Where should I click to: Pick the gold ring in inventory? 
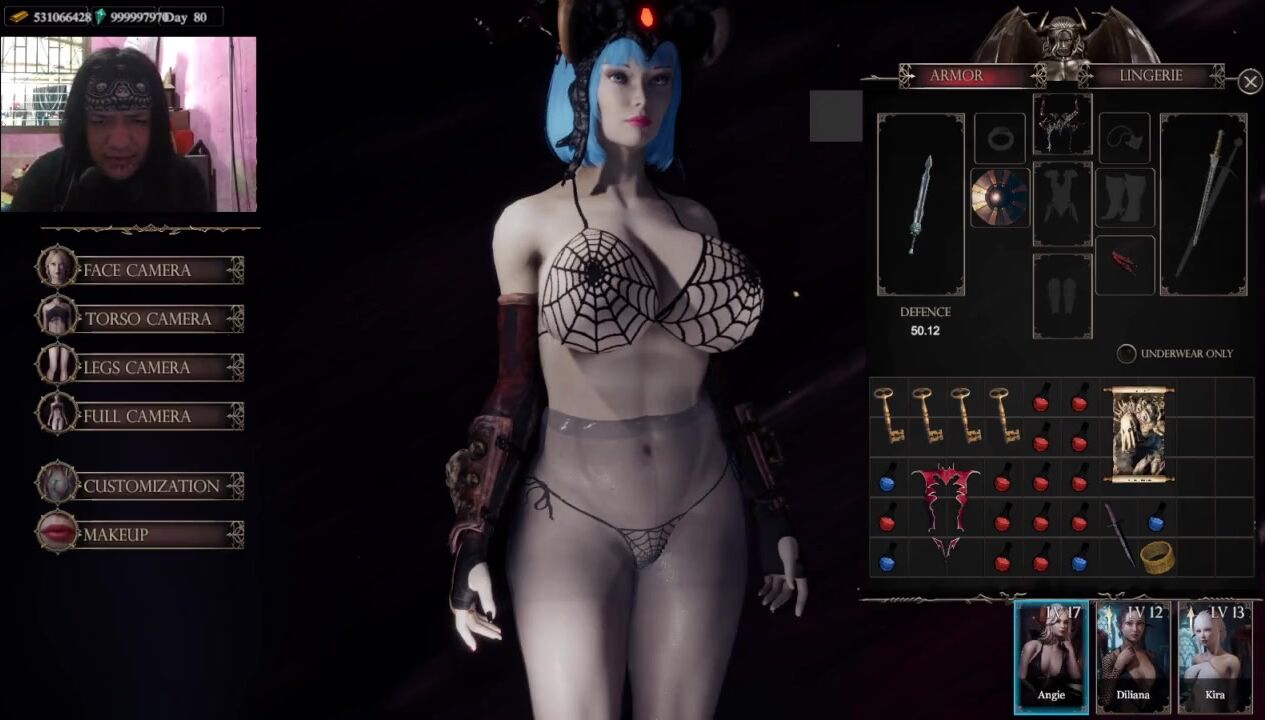pos(1157,557)
